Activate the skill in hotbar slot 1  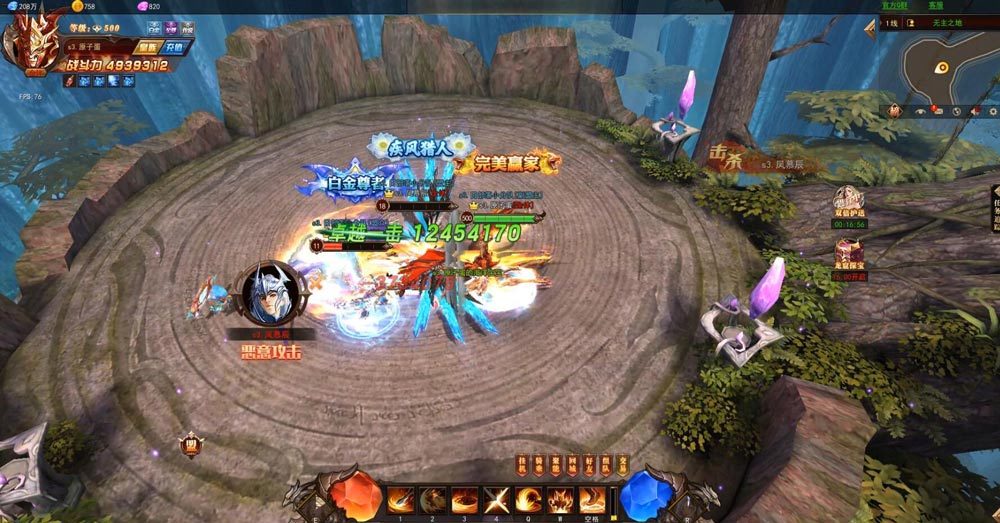(401, 499)
